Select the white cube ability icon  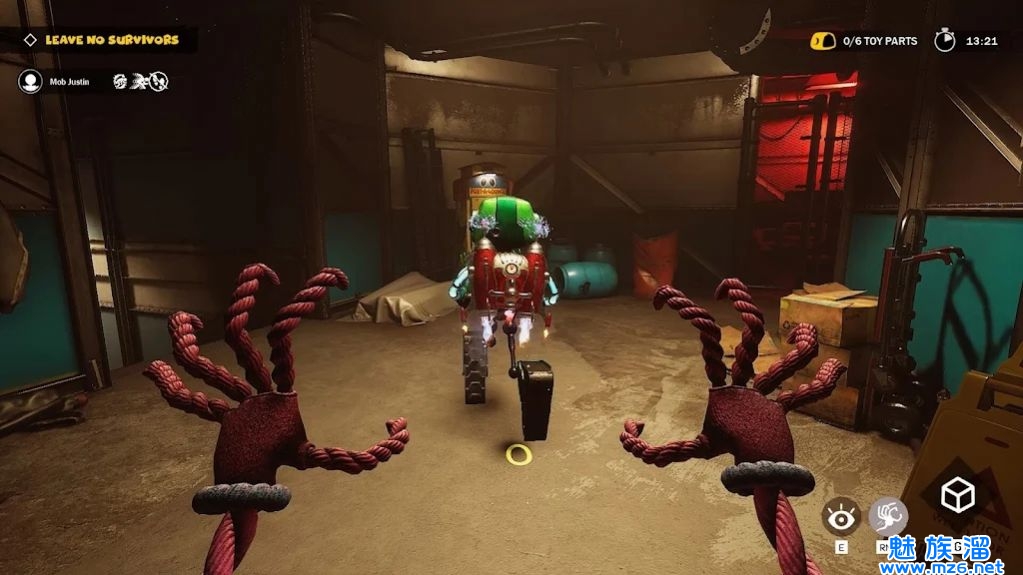click(958, 495)
